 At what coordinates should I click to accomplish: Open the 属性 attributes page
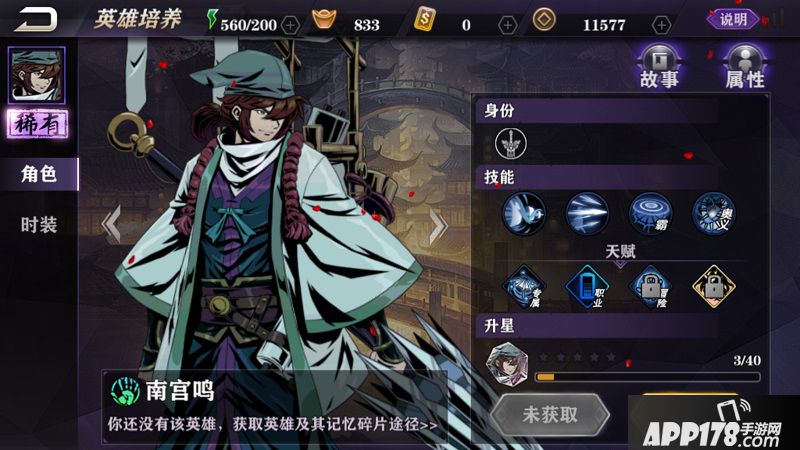[745, 66]
